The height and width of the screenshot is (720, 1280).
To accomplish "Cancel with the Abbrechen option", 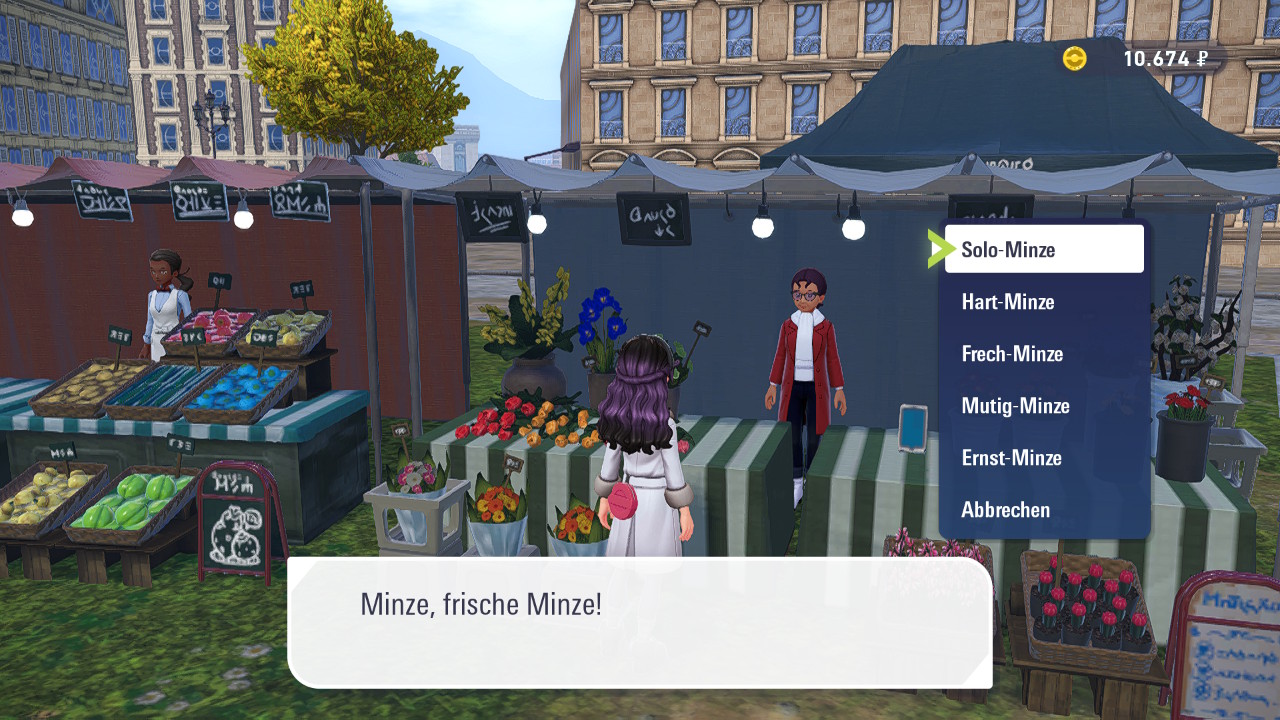I will [1043, 510].
